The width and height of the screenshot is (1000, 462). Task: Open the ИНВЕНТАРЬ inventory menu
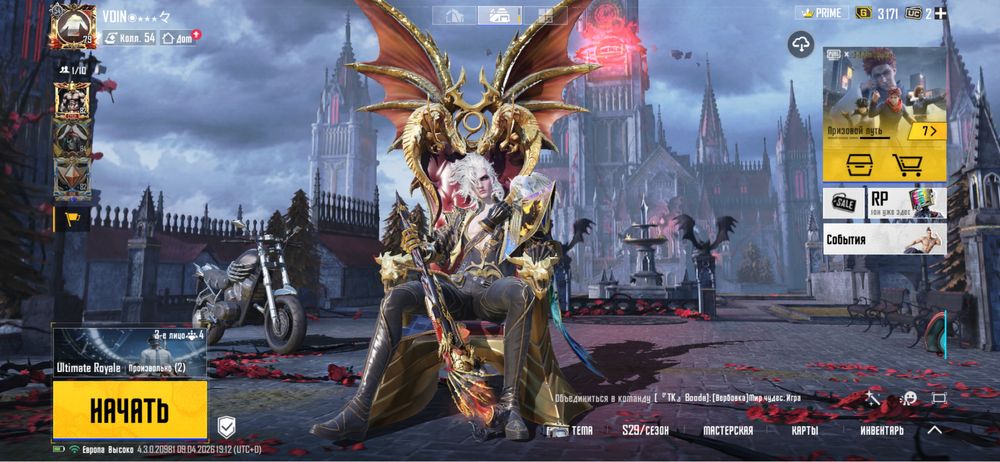tap(882, 431)
